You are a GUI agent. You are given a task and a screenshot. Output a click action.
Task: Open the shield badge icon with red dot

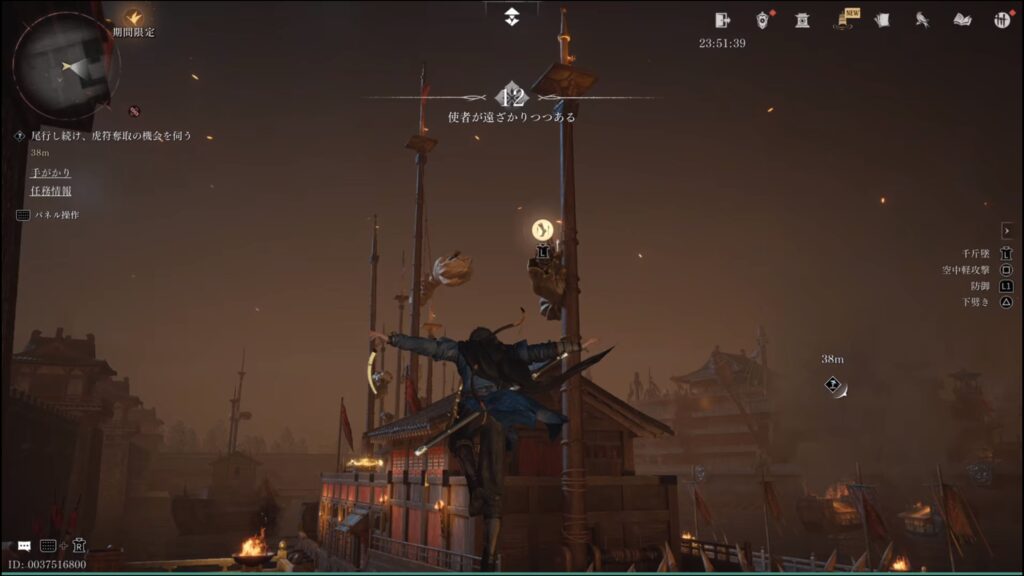coord(763,20)
